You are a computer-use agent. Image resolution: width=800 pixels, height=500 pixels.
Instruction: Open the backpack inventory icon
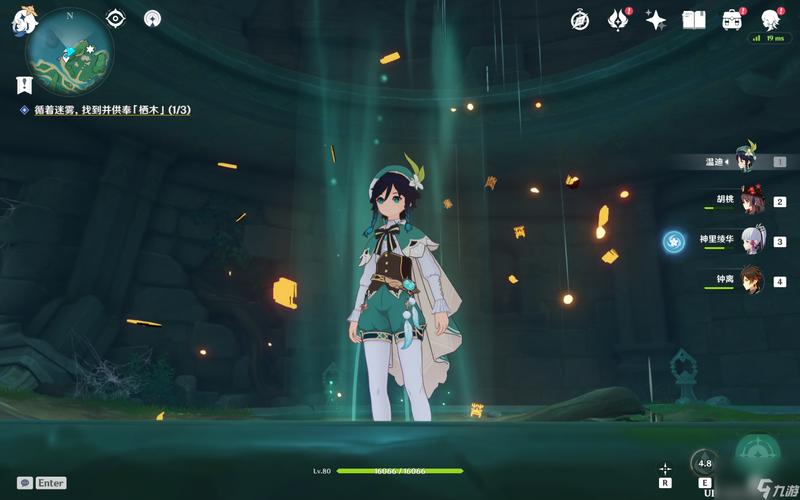732,20
